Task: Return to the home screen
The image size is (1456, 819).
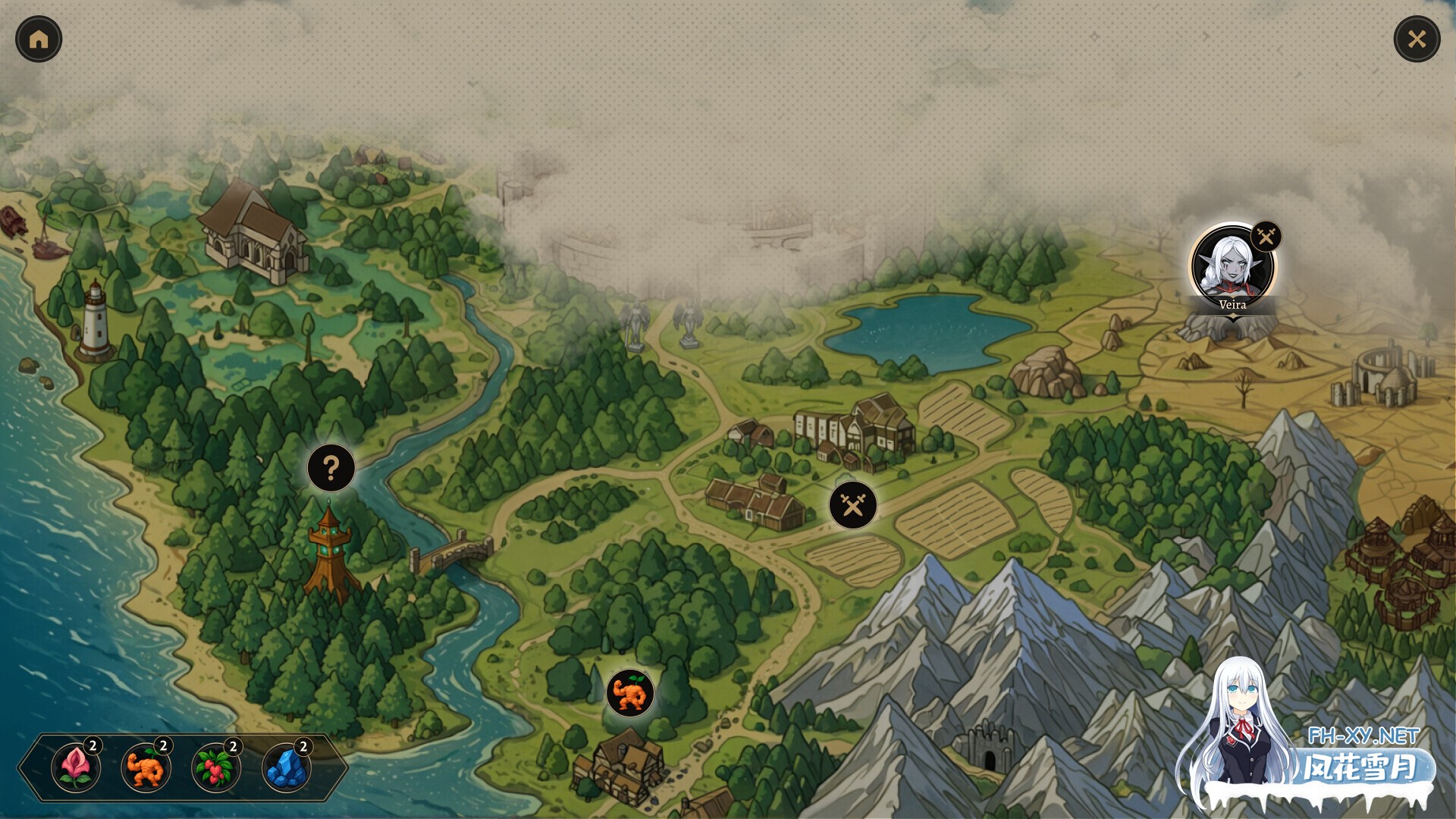Action: coord(39,39)
